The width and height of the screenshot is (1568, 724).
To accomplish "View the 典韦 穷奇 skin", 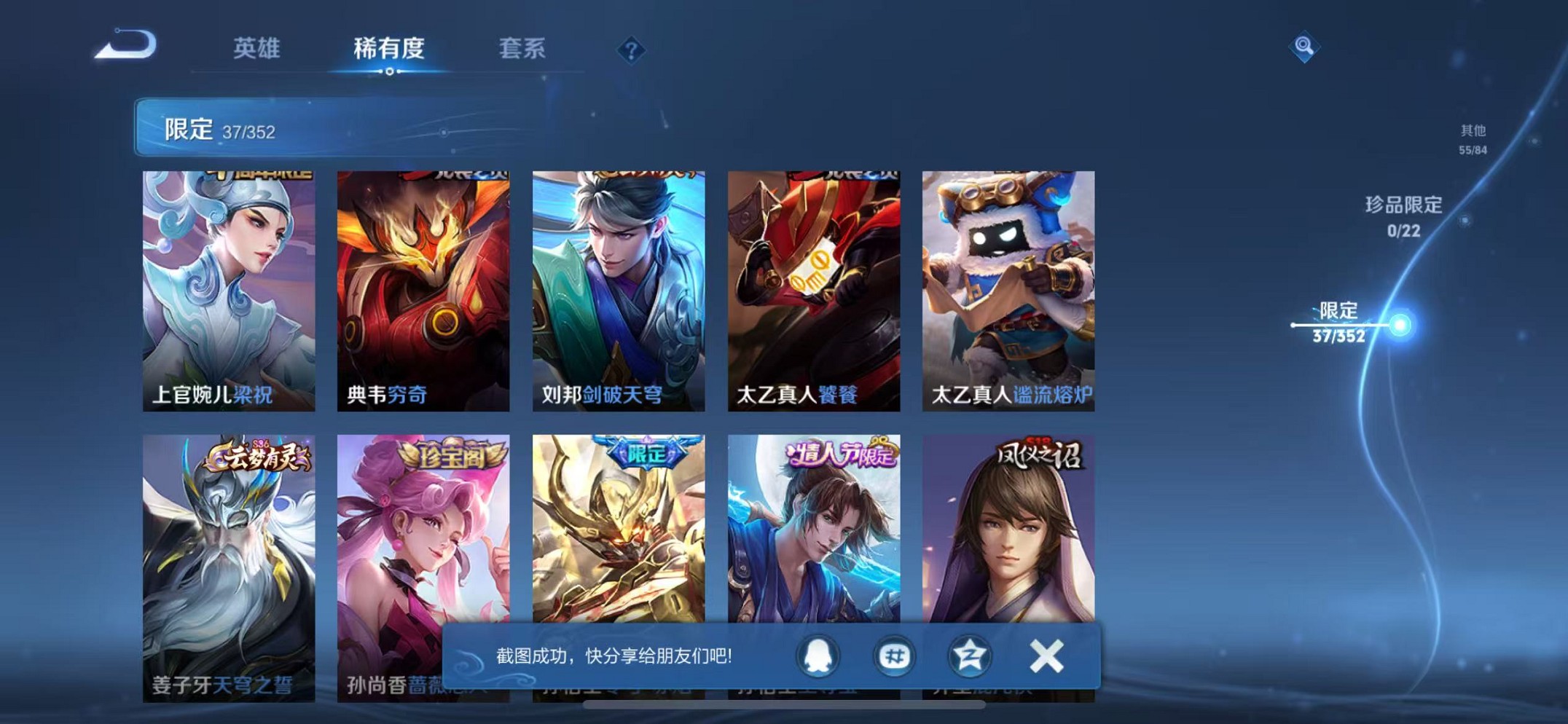I will tap(423, 284).
